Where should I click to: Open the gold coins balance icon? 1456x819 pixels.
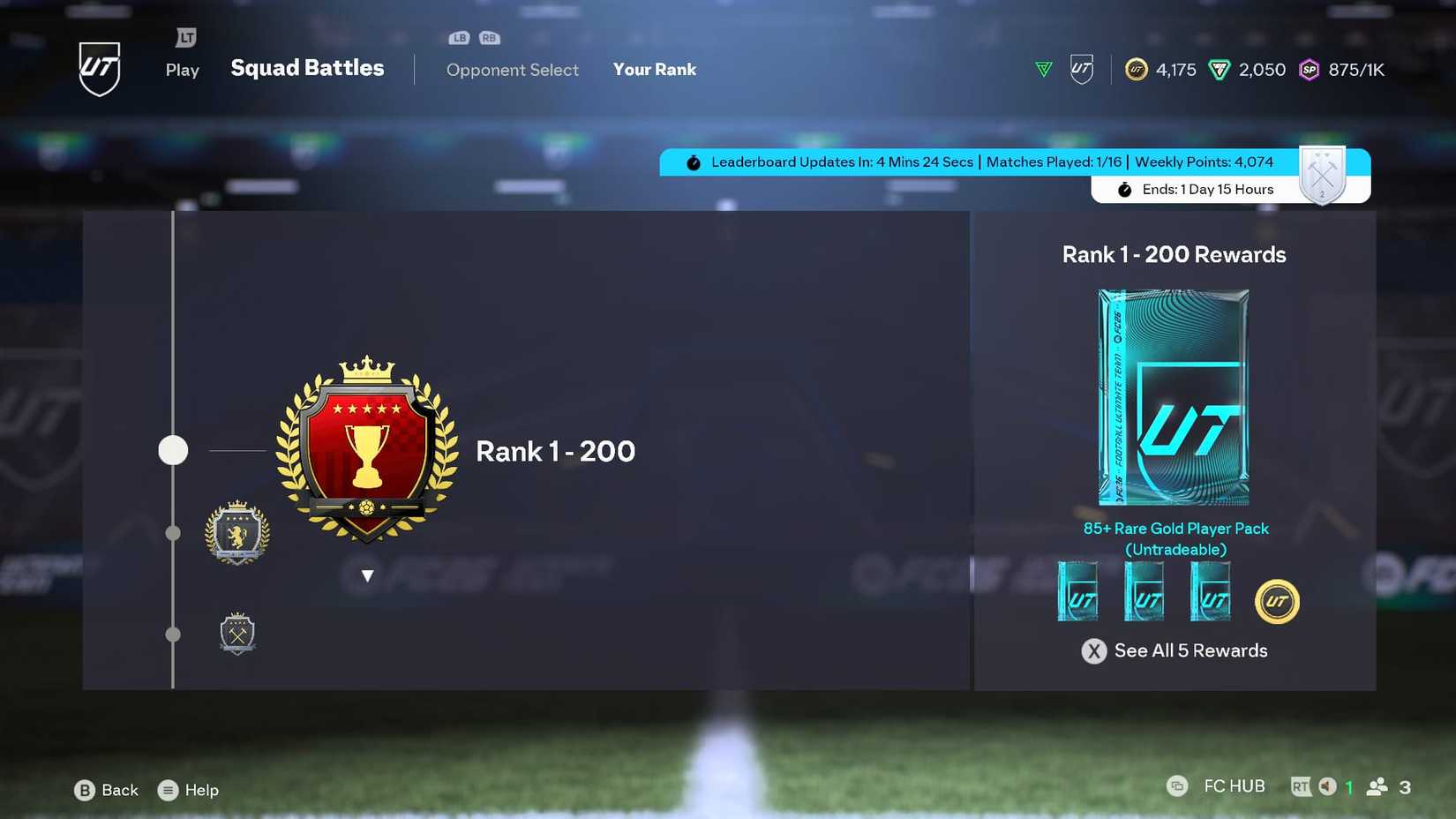pyautogui.click(x=1137, y=70)
